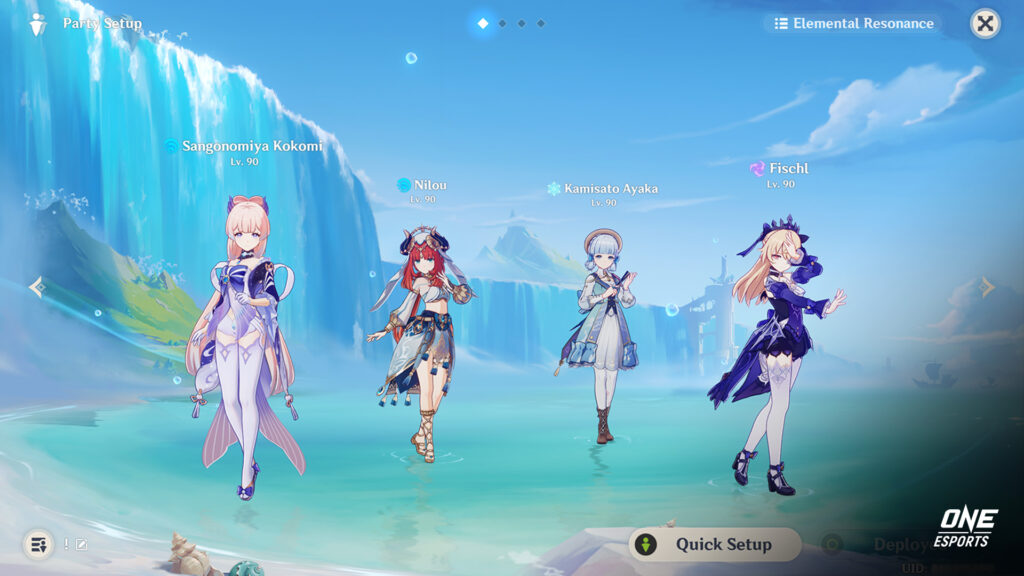Open Quick Setup for the party
Screen dimensions: 1024x576
point(715,544)
